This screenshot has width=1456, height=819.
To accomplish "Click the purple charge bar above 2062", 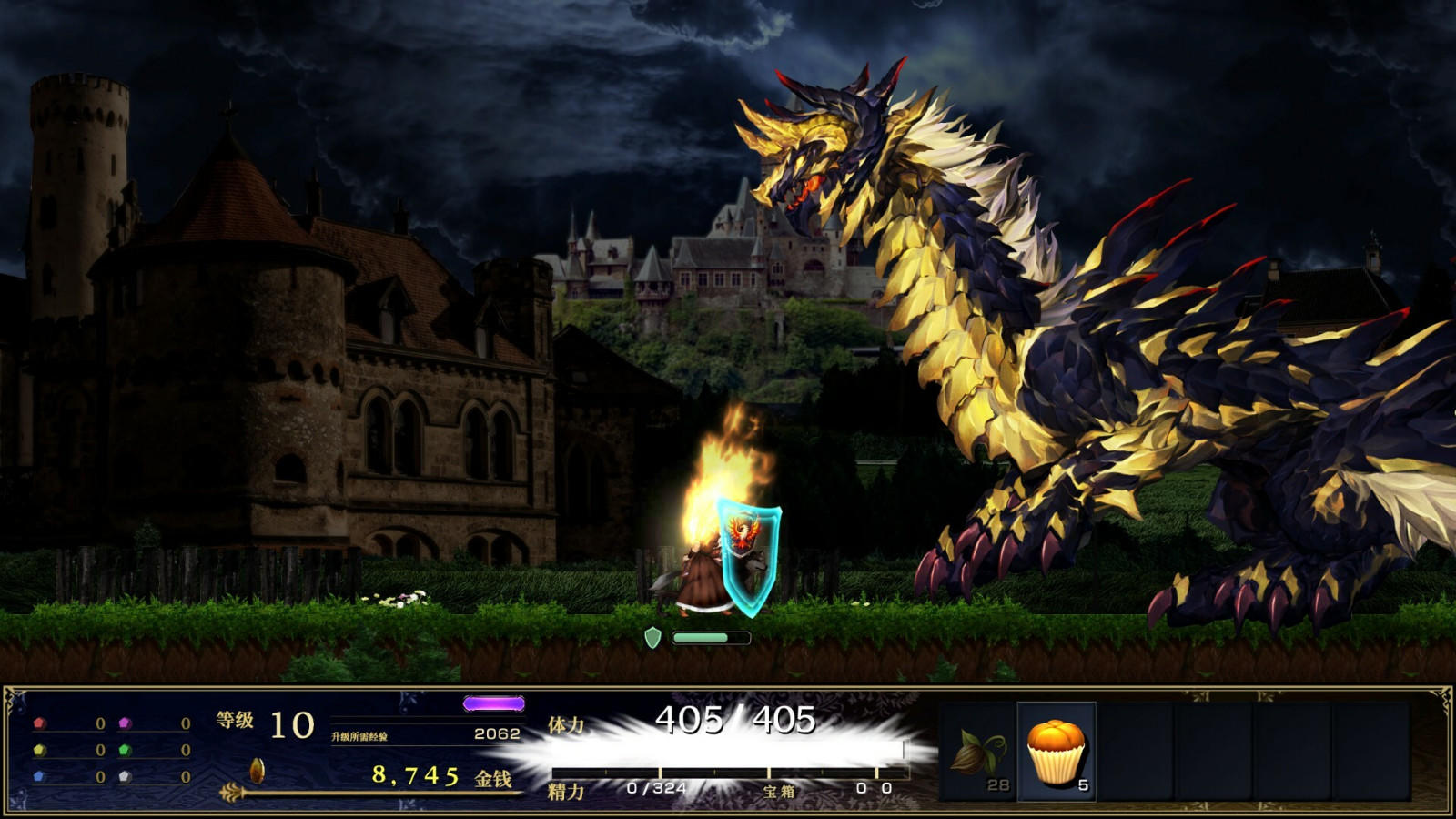I will click(496, 703).
